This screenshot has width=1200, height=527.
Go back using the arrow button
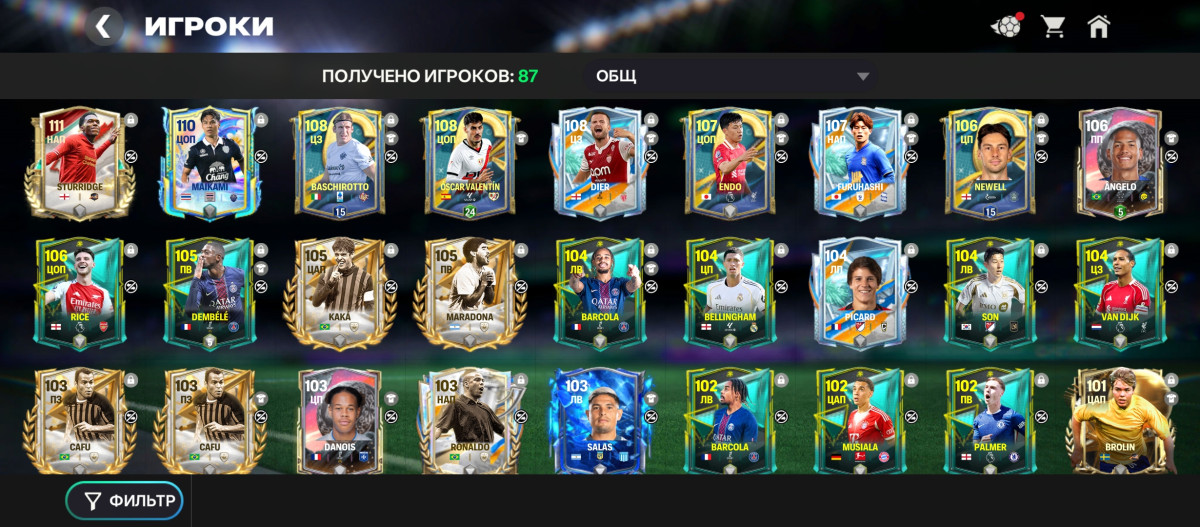tap(103, 26)
